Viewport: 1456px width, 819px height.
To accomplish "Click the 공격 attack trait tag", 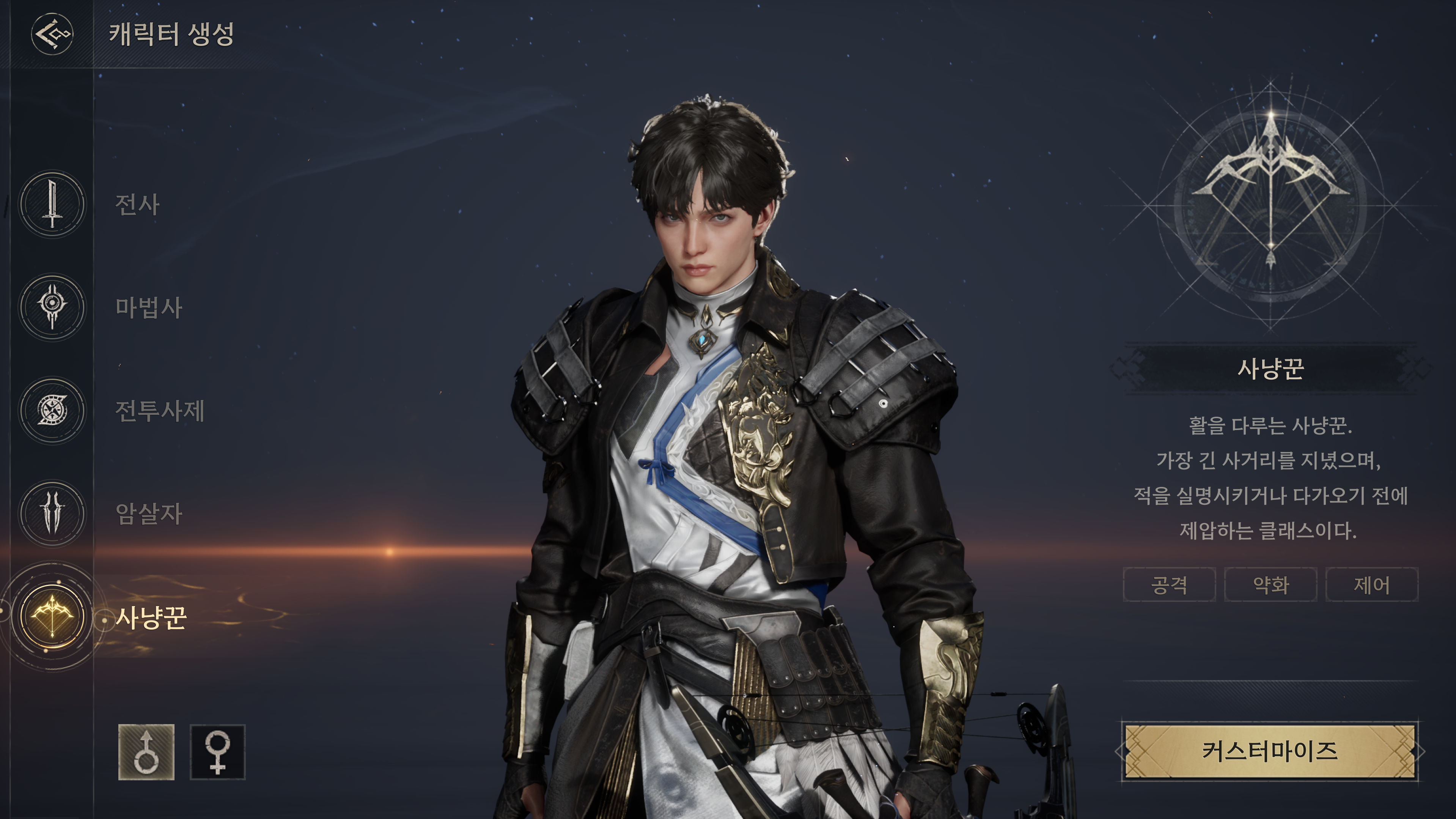I will 1169,584.
